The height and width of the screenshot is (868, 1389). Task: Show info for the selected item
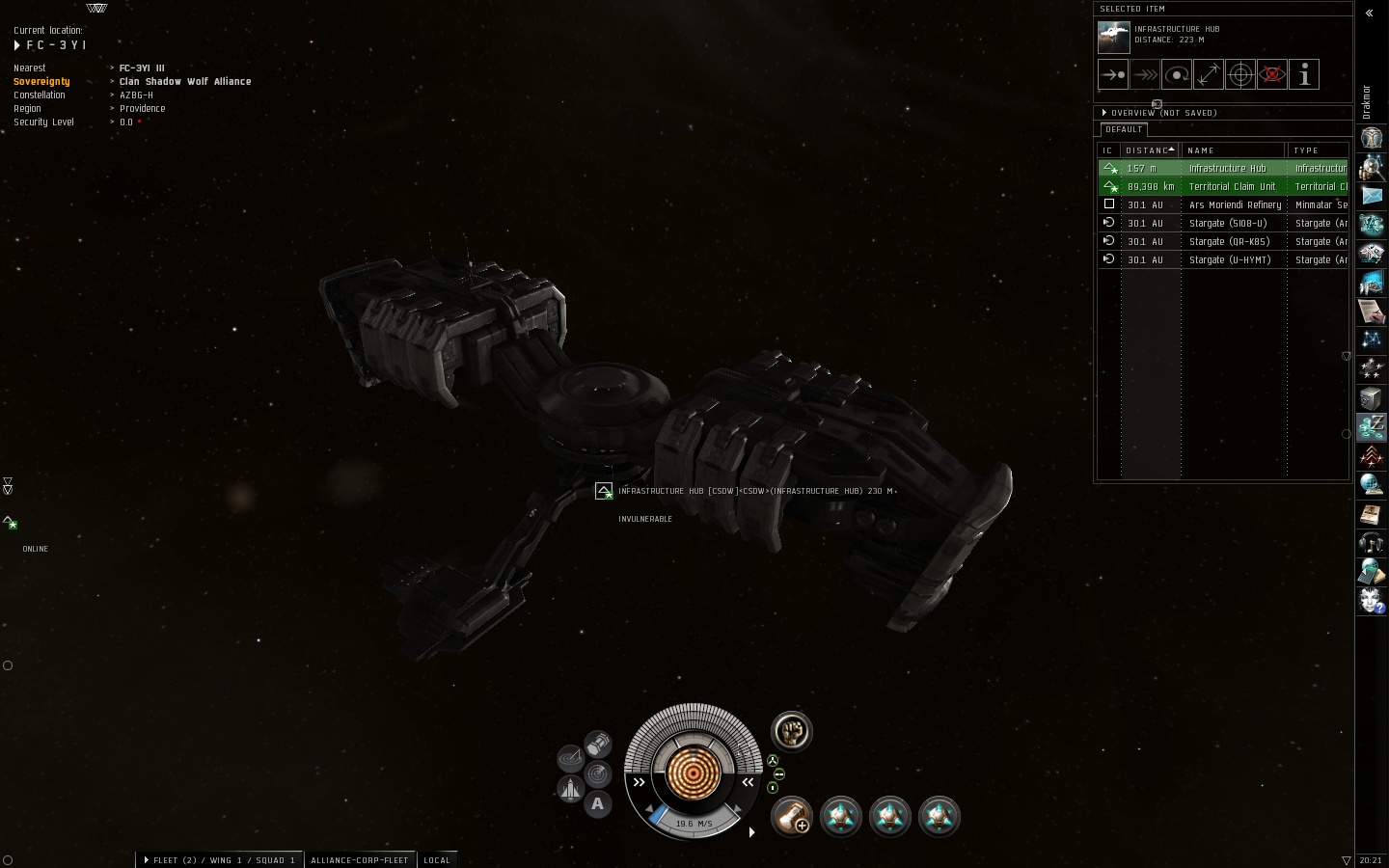[x=1304, y=74]
